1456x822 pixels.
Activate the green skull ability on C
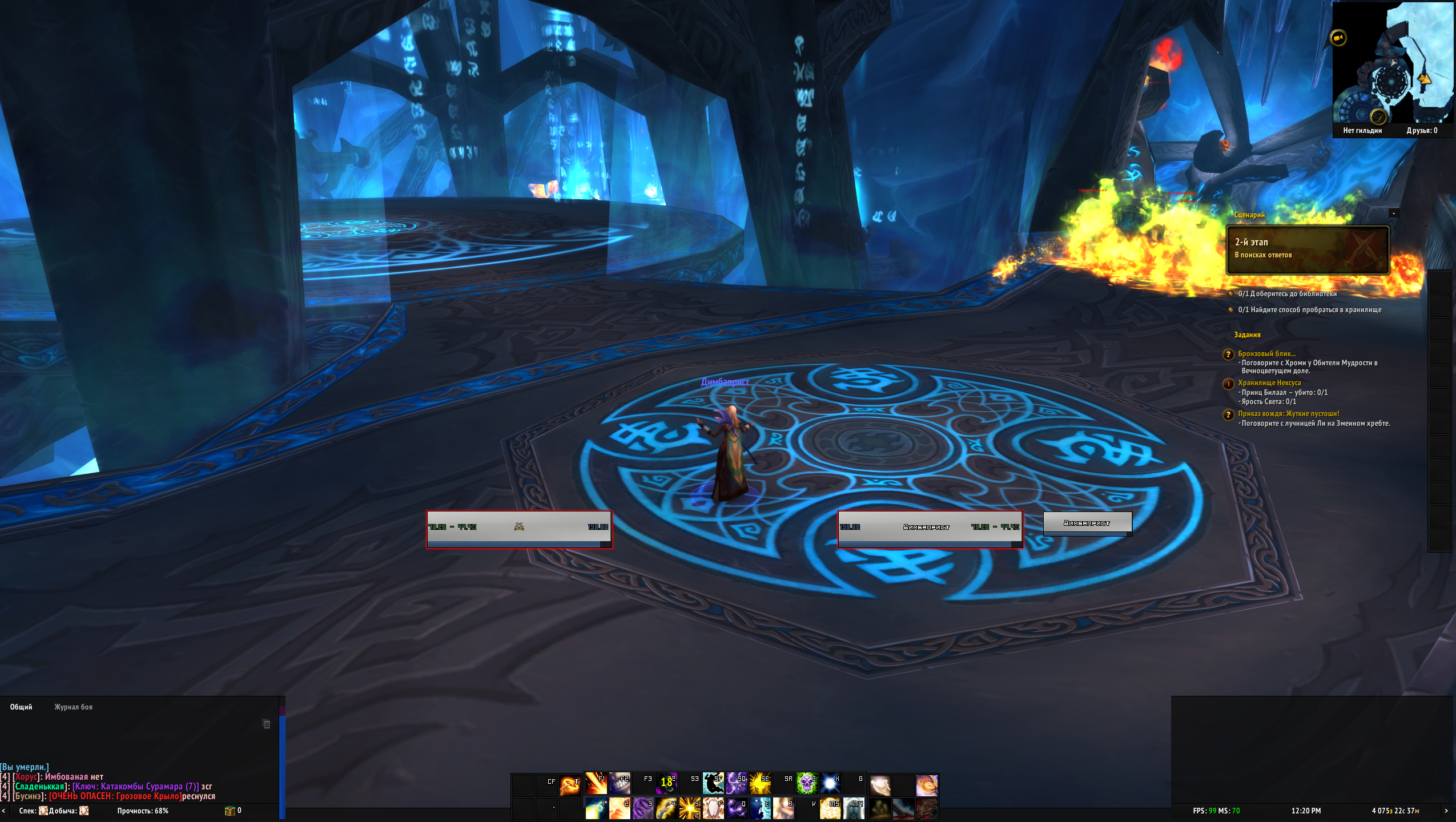[x=807, y=784]
